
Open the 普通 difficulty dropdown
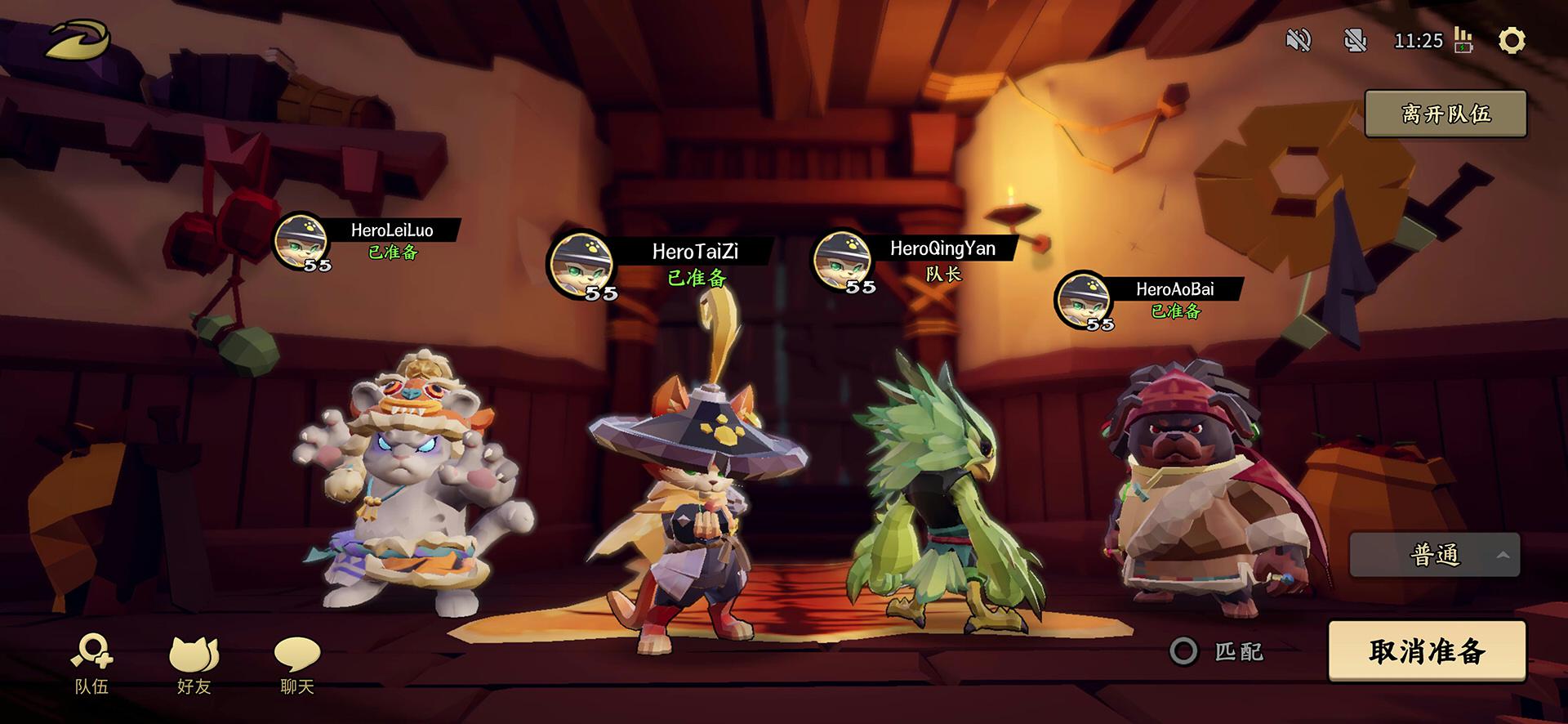click(x=1435, y=556)
